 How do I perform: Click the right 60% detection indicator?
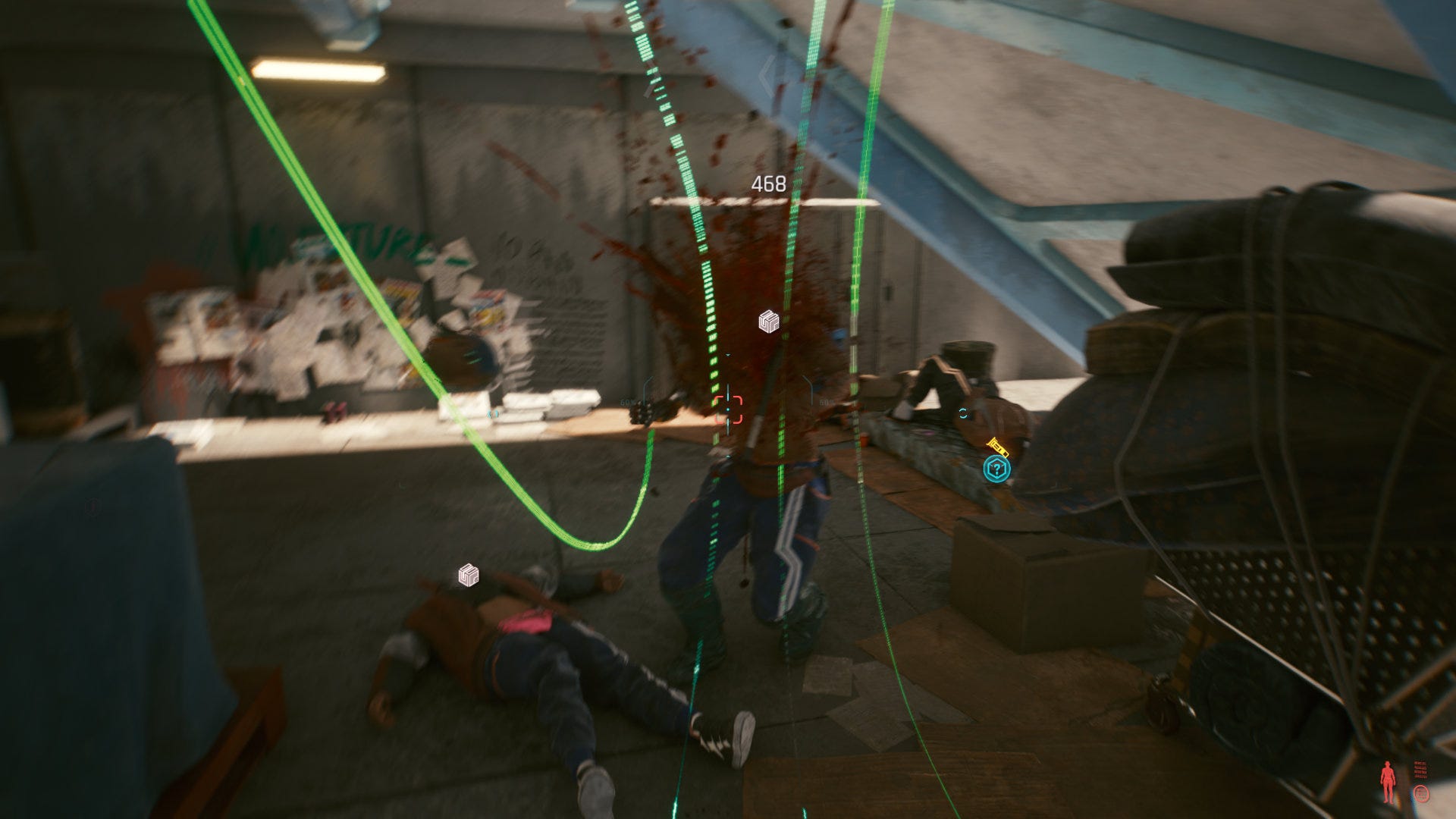coord(827,402)
